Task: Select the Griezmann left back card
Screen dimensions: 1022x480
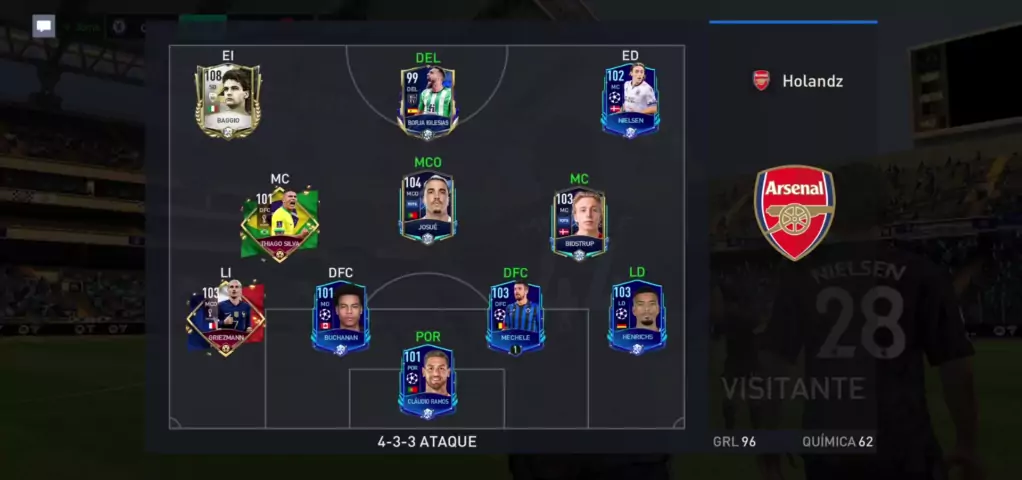Action: coord(225,318)
